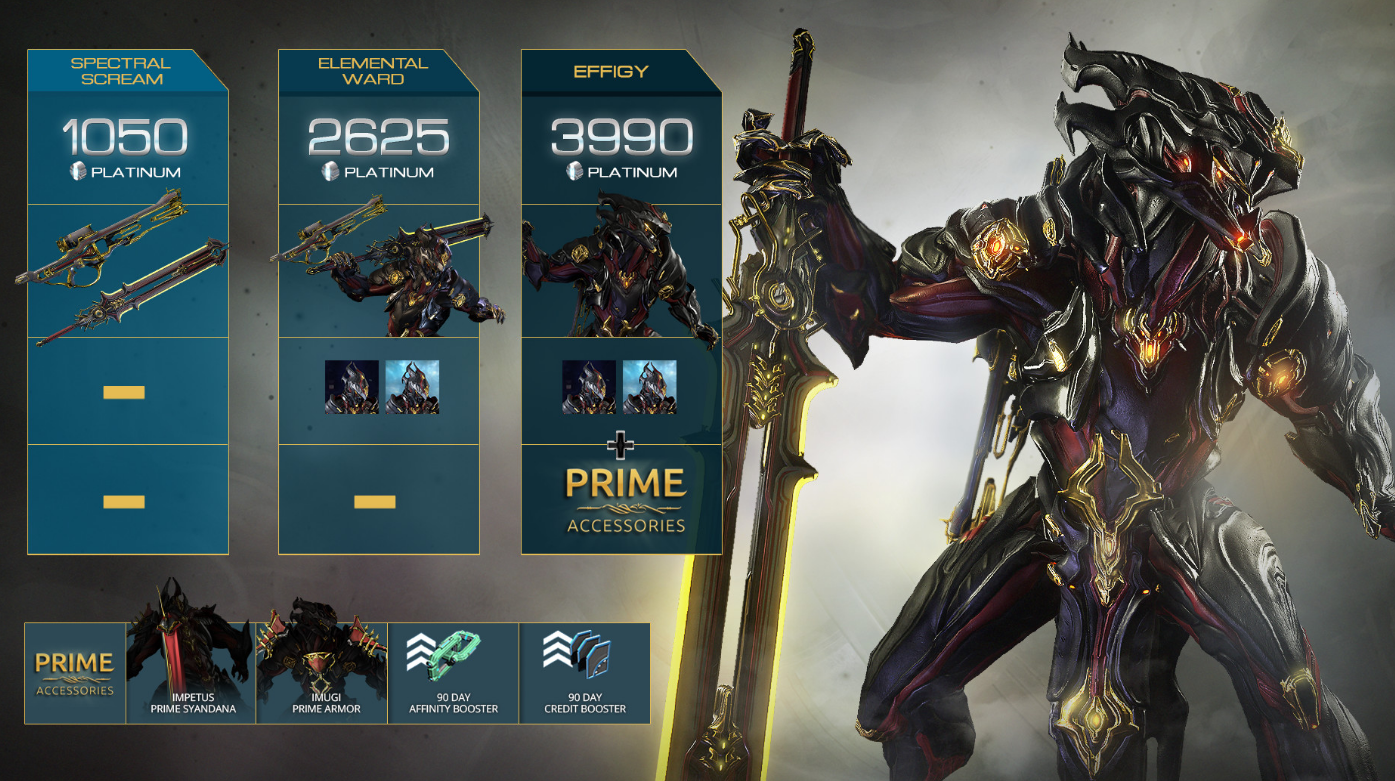Select the 90 Day Credit Booster tile
The width and height of the screenshot is (1395, 781).
(x=585, y=673)
